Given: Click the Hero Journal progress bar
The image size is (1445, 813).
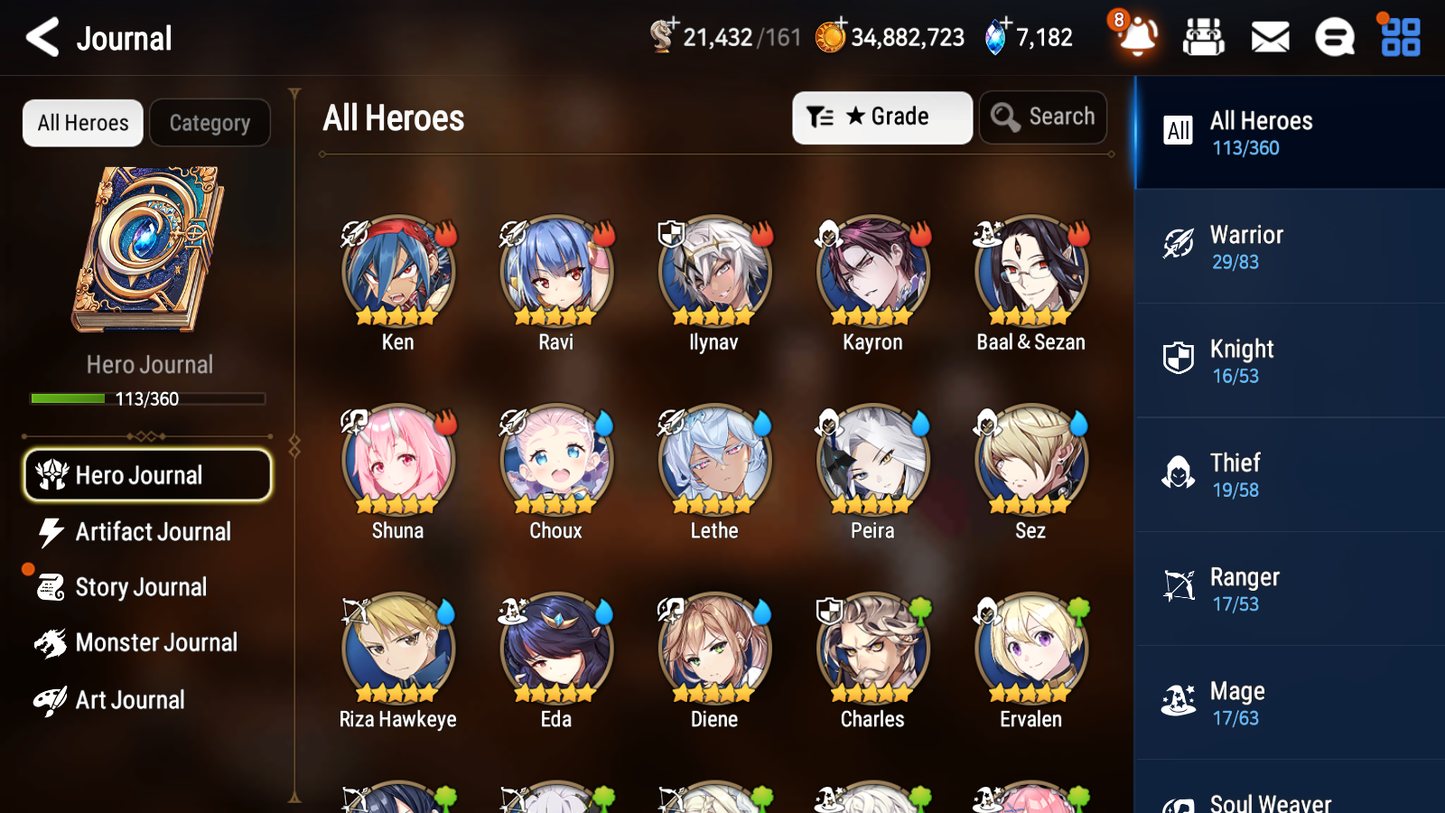Looking at the screenshot, I should [x=148, y=398].
